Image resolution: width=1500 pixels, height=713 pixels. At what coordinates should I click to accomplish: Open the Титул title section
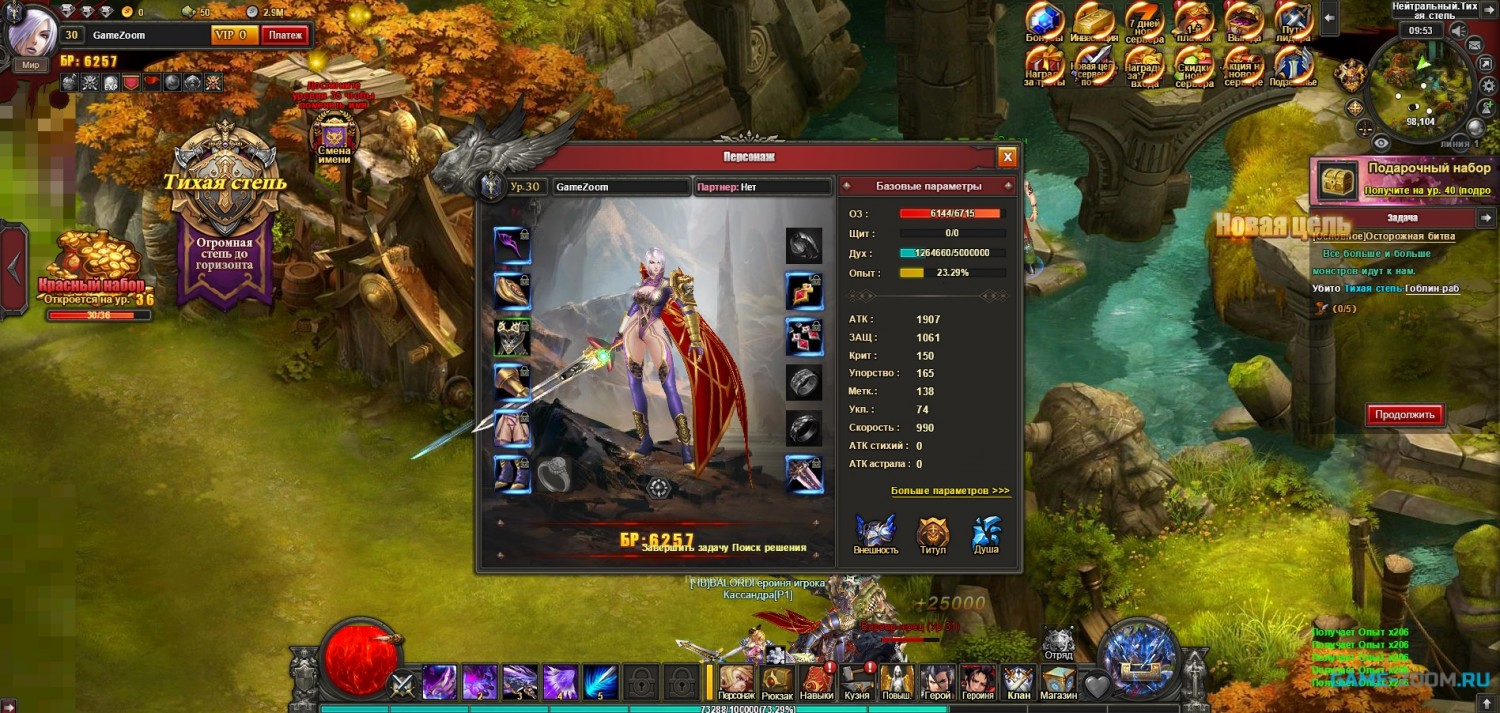coord(932,534)
